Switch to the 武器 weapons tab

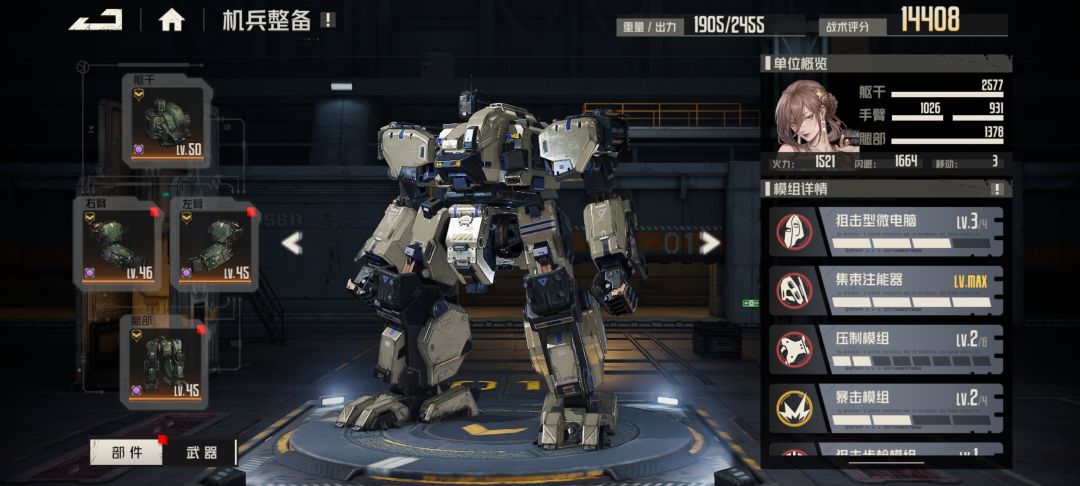(x=202, y=452)
